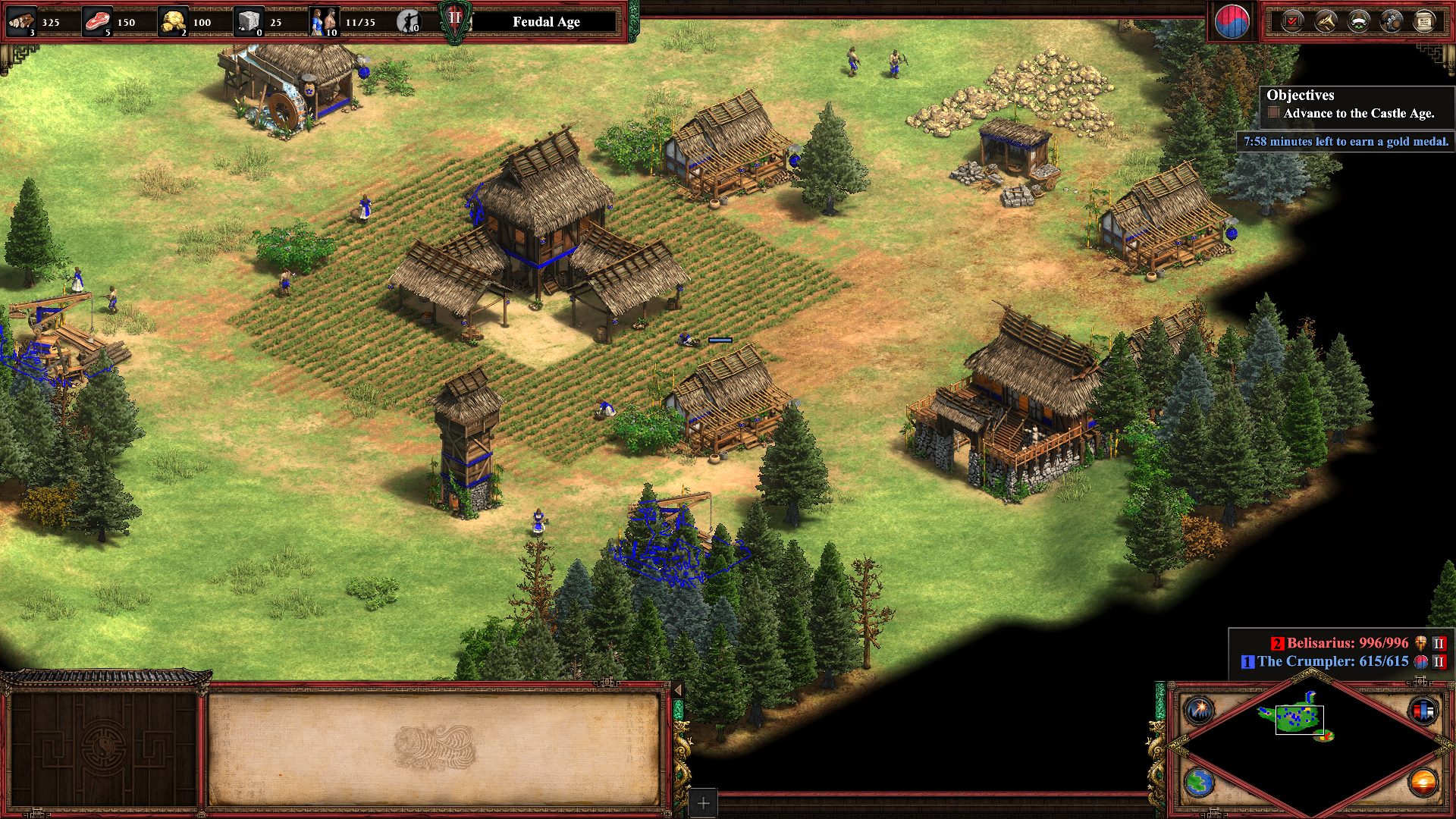This screenshot has width=1456, height=819.
Task: Toggle the minimap banner statistics button
Action: [1423, 711]
